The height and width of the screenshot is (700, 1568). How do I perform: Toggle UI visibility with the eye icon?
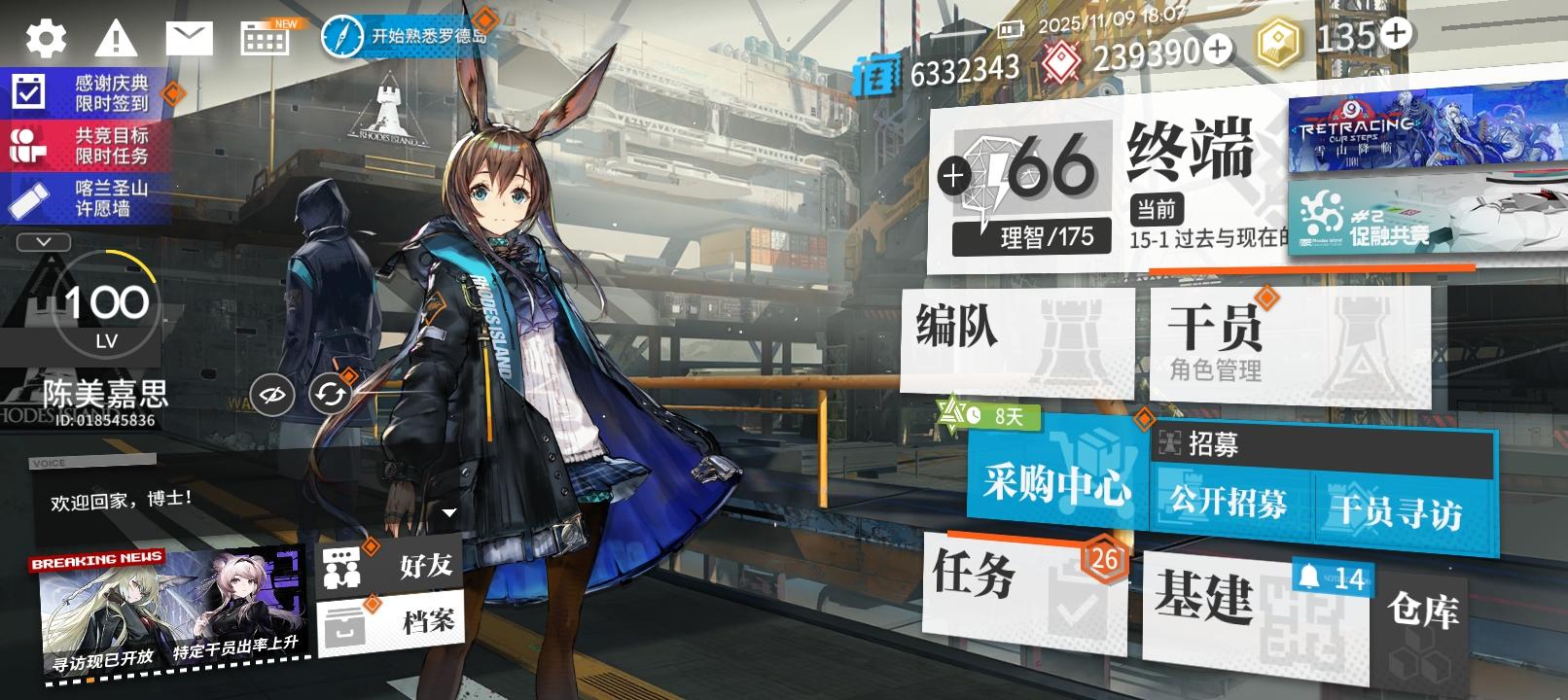point(274,394)
